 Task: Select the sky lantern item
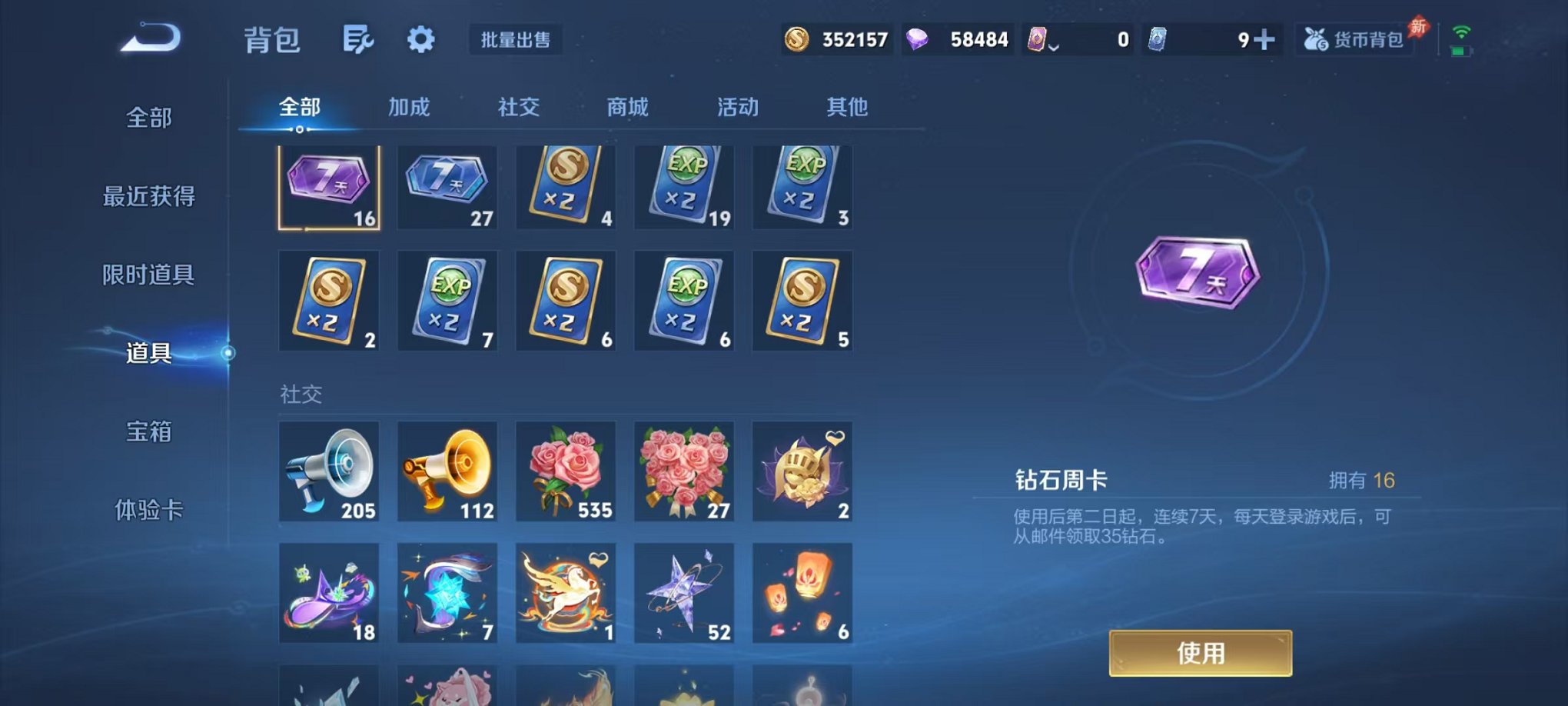point(802,592)
